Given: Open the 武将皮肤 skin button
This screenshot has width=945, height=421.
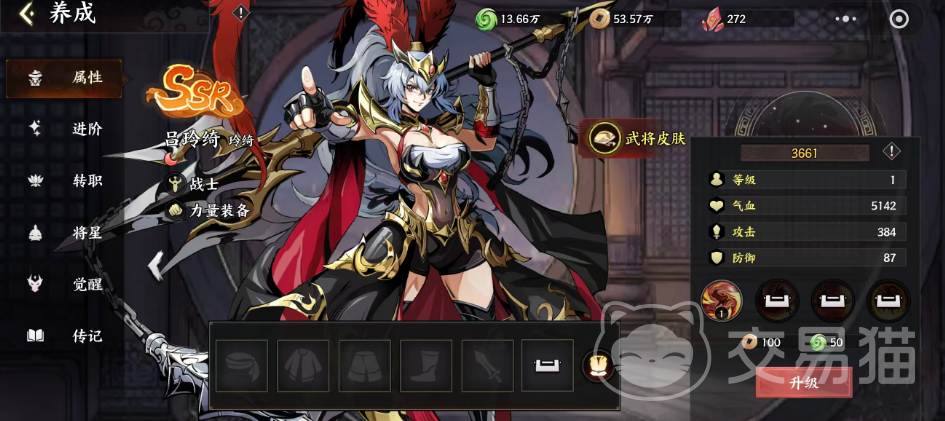Looking at the screenshot, I should 638,139.
